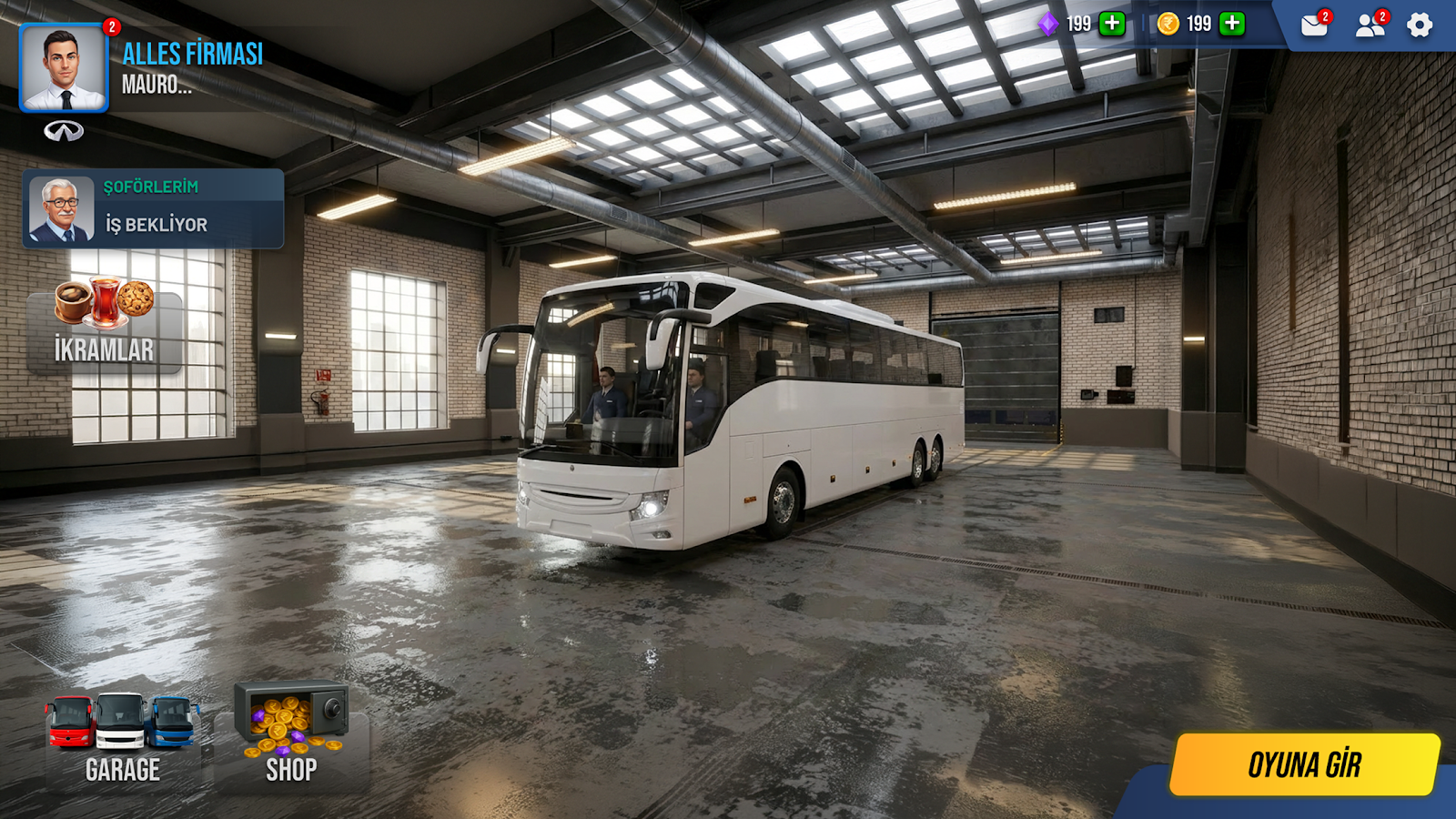The width and height of the screenshot is (1456, 819).
Task: Add more purple gems
Action: pos(1112,24)
